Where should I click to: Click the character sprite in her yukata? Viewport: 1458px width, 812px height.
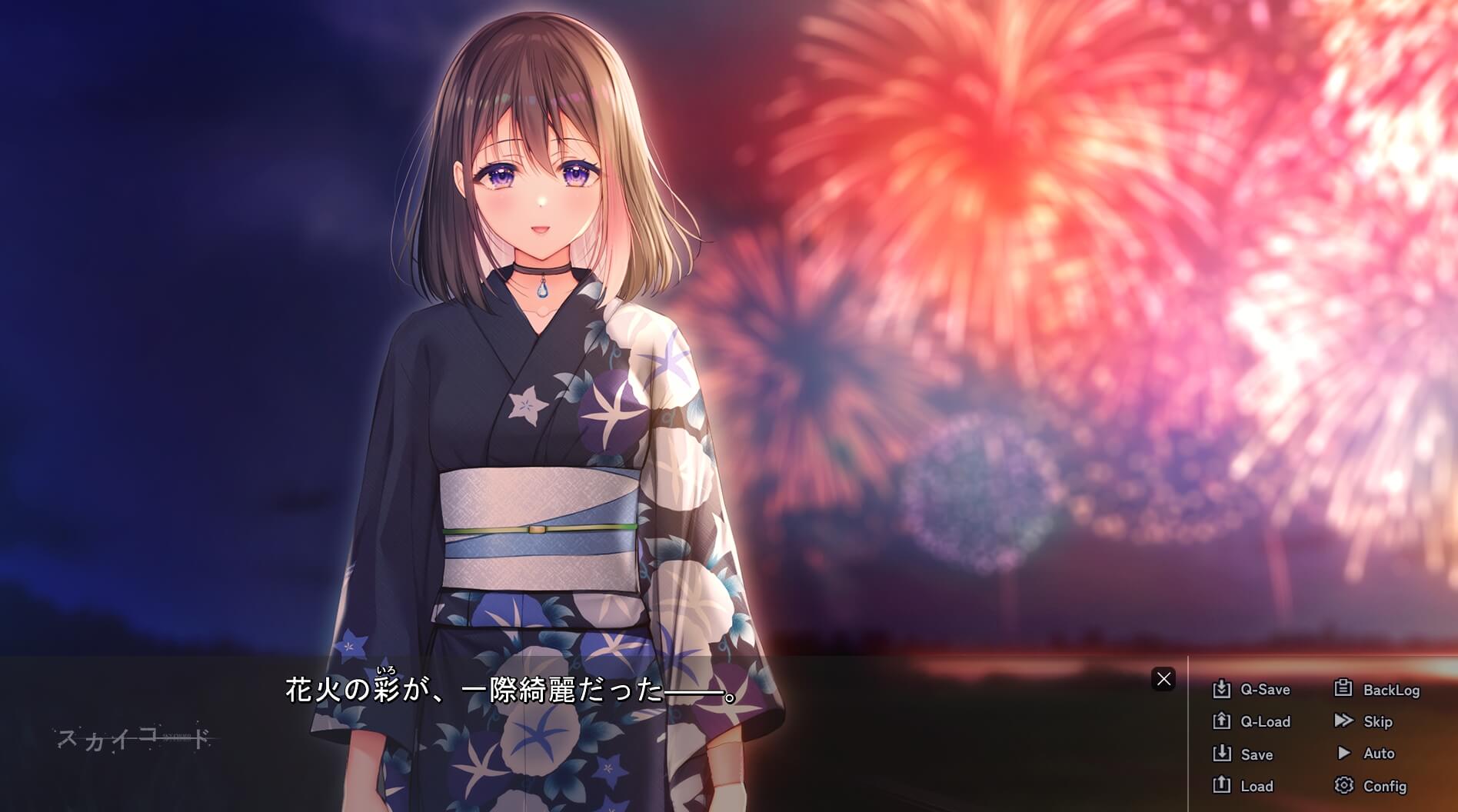(538, 423)
